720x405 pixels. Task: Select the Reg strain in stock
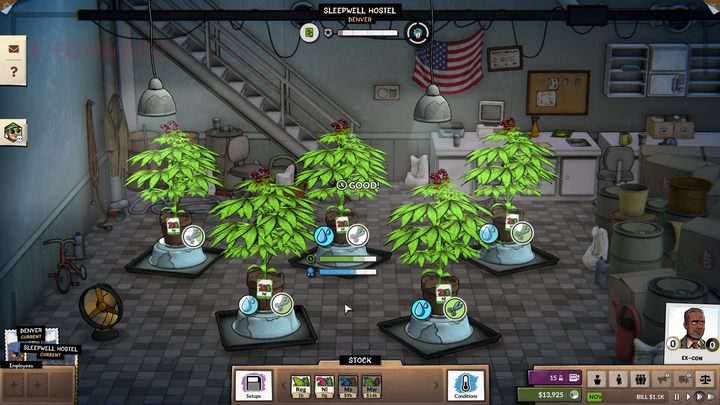300,383
